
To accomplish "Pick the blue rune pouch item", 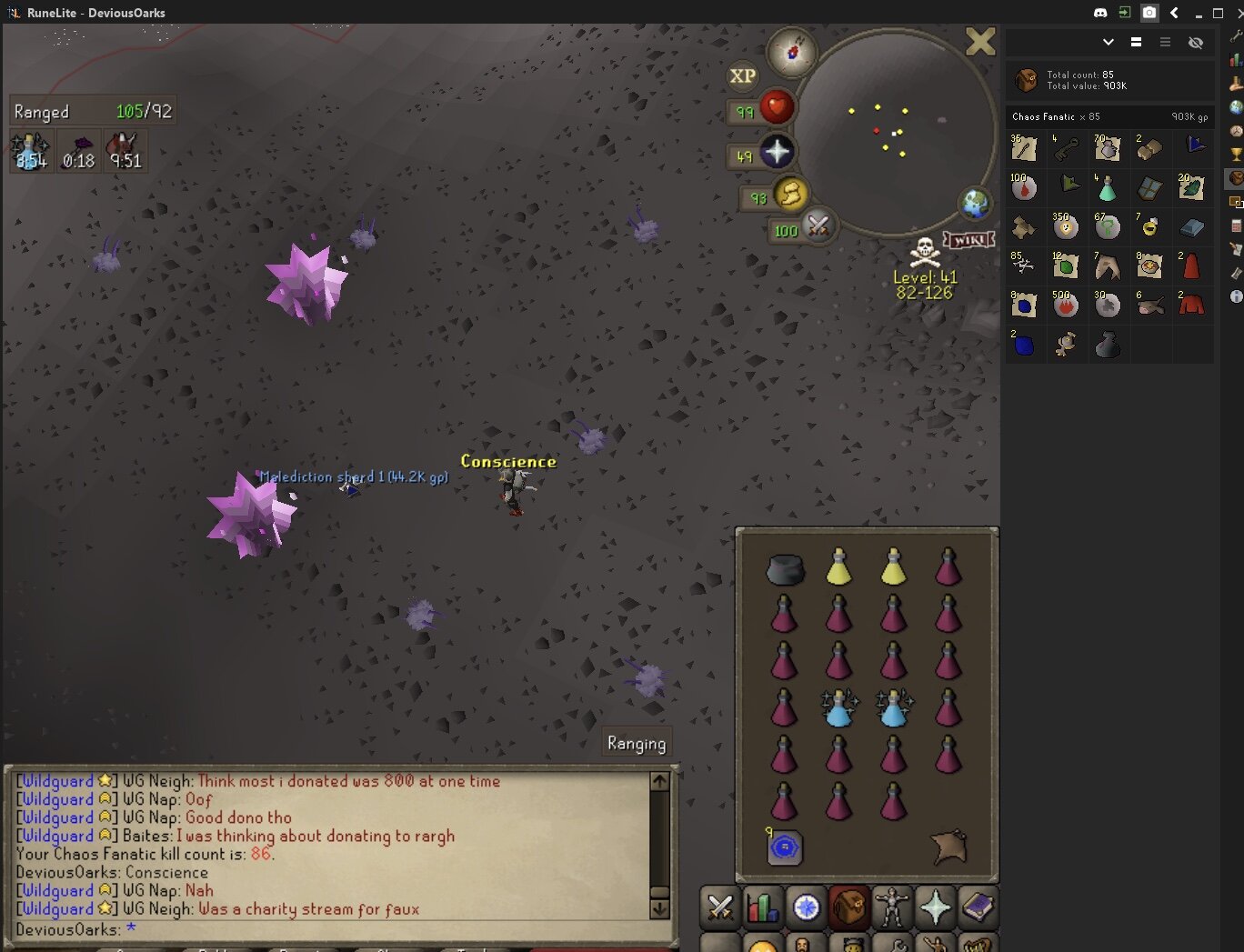I will [x=784, y=847].
